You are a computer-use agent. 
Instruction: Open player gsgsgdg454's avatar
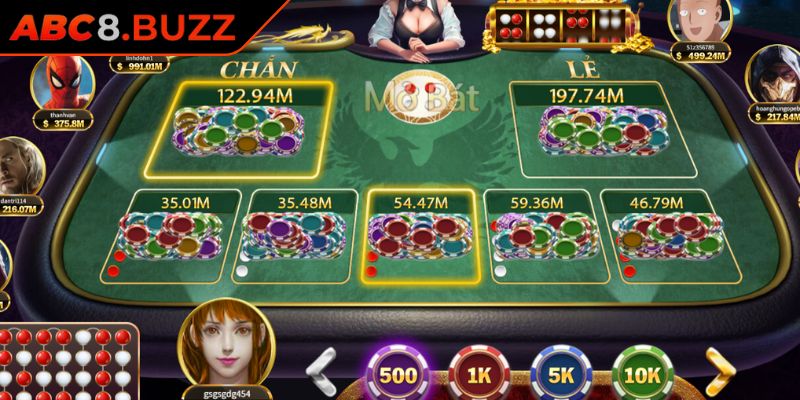point(224,344)
